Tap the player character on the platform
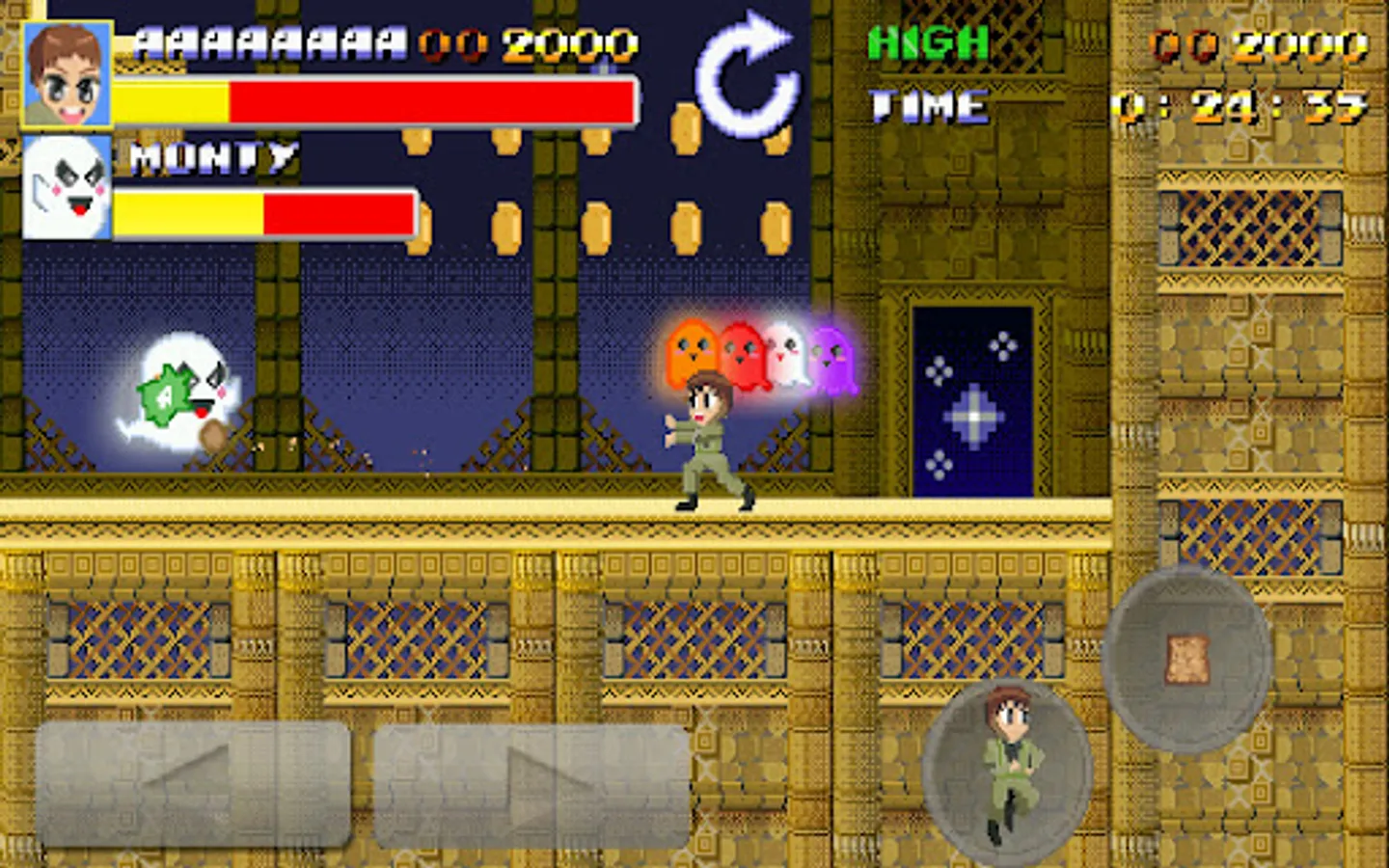This screenshot has height=868, width=1389. click(x=709, y=439)
